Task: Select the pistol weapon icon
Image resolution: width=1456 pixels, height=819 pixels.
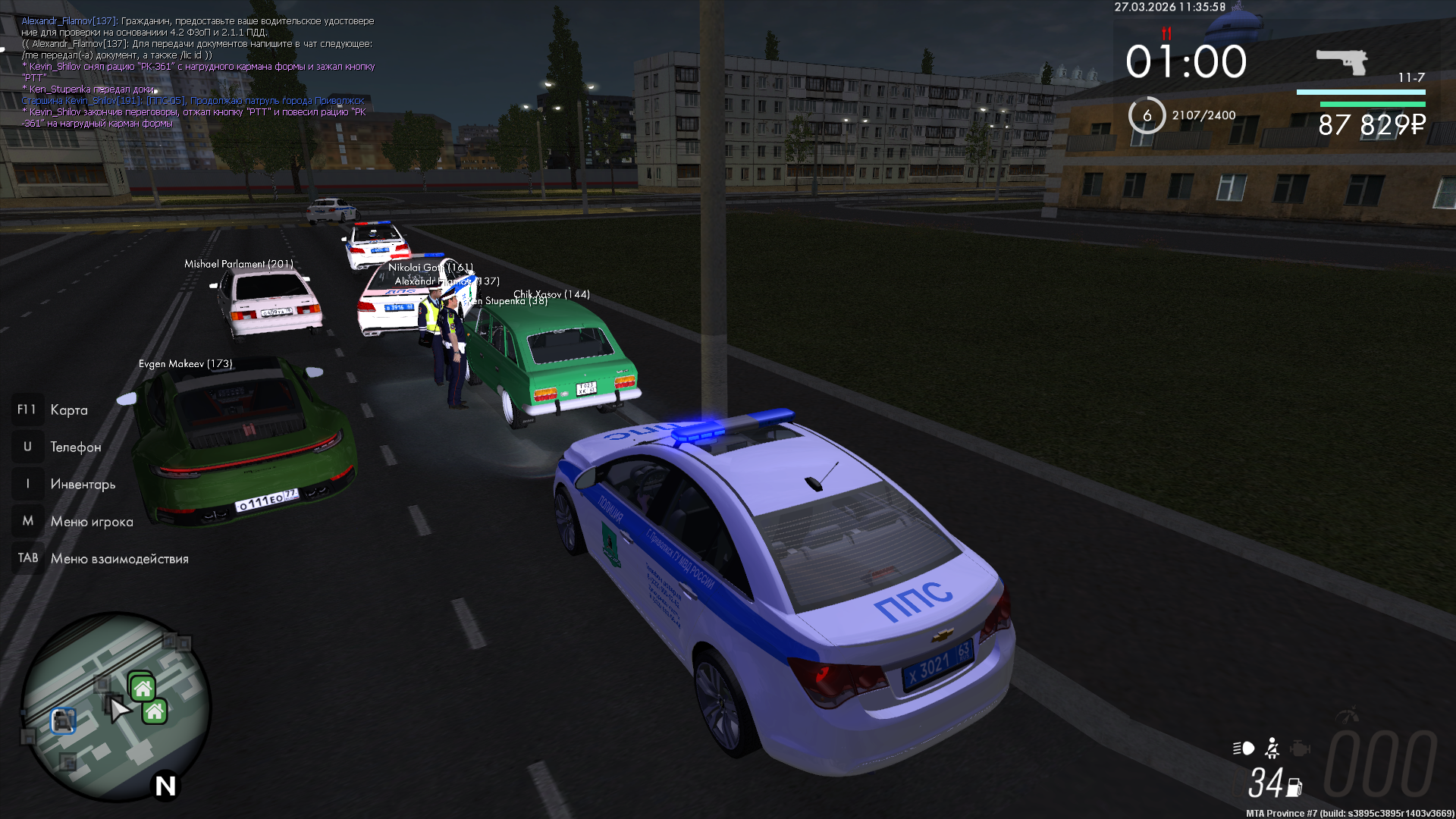Action: click(x=1341, y=61)
